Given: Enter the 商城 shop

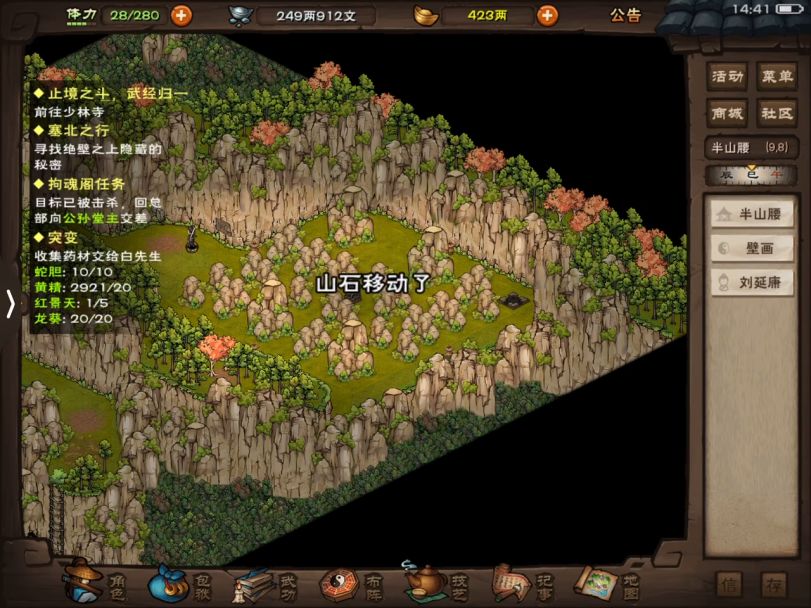Looking at the screenshot, I should click(x=727, y=113).
